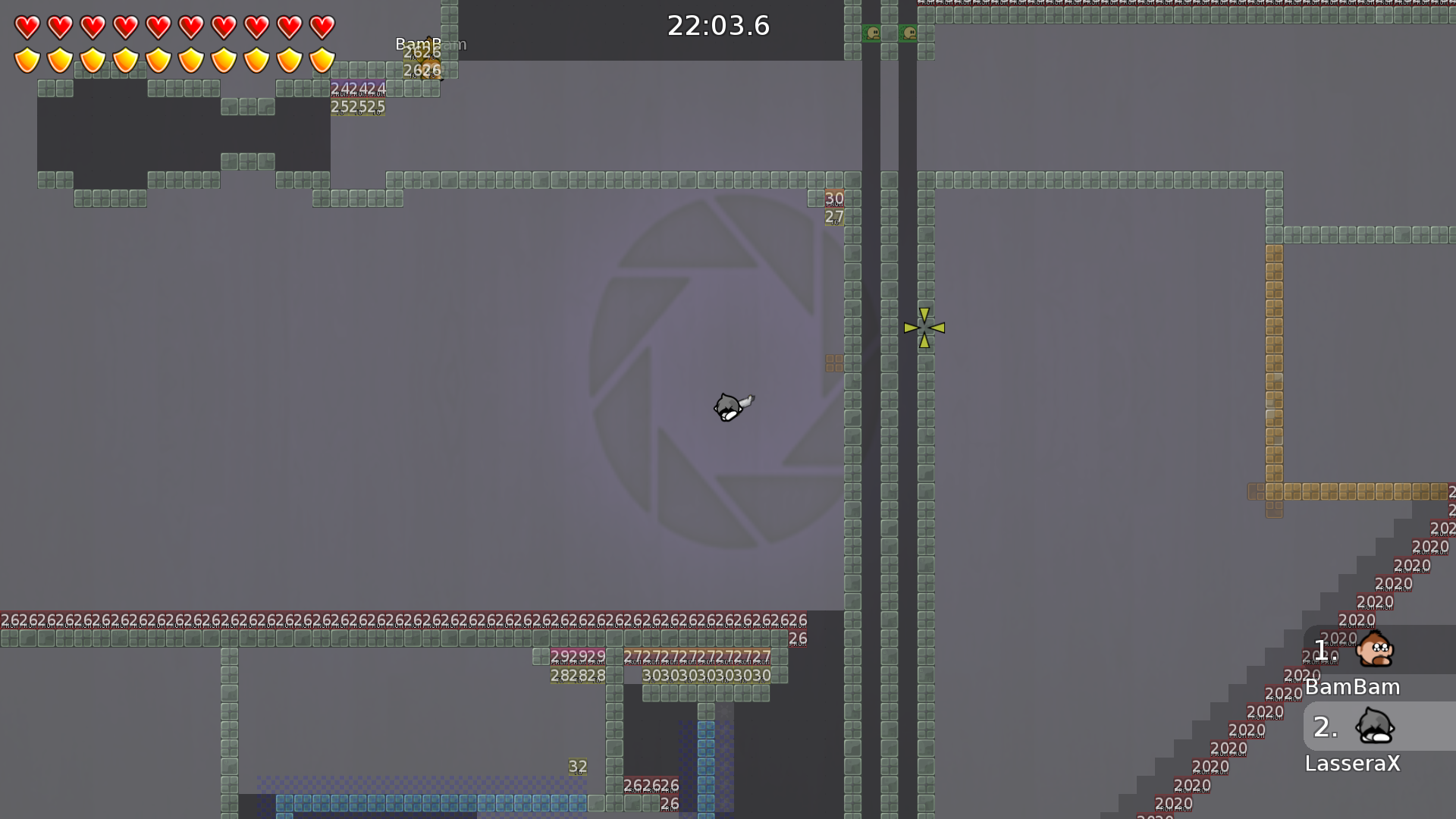
Task: Click the green pickup icon at the top passage
Action: click(x=872, y=33)
